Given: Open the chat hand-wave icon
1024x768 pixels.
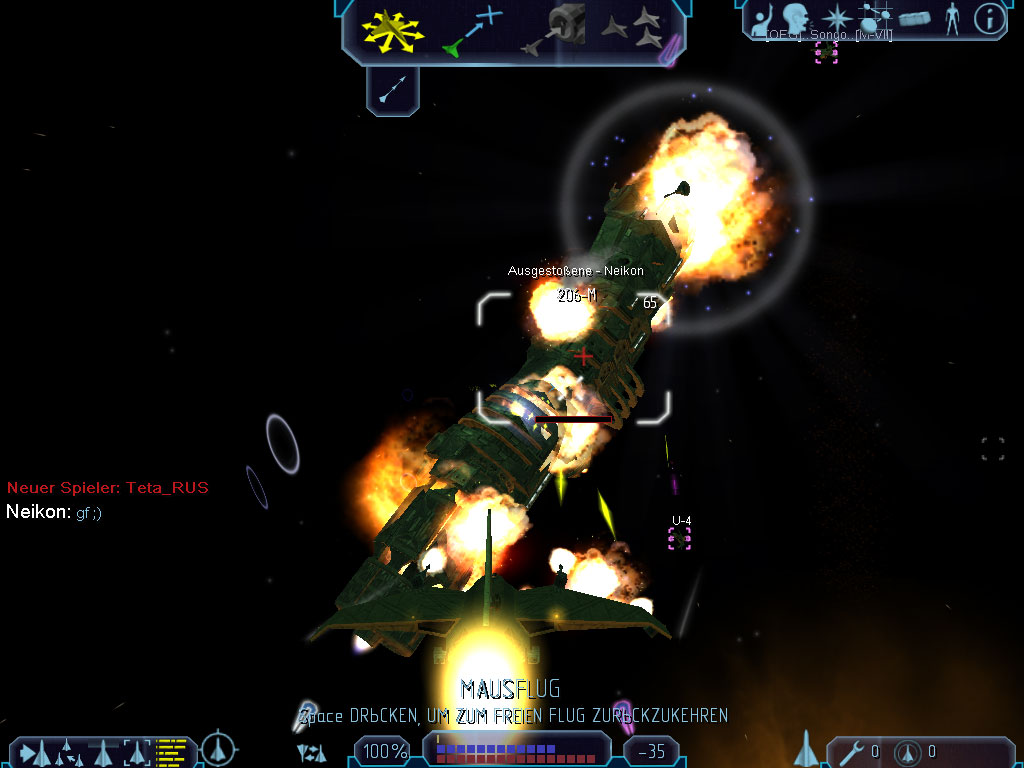Looking at the screenshot, I should click(x=762, y=18).
